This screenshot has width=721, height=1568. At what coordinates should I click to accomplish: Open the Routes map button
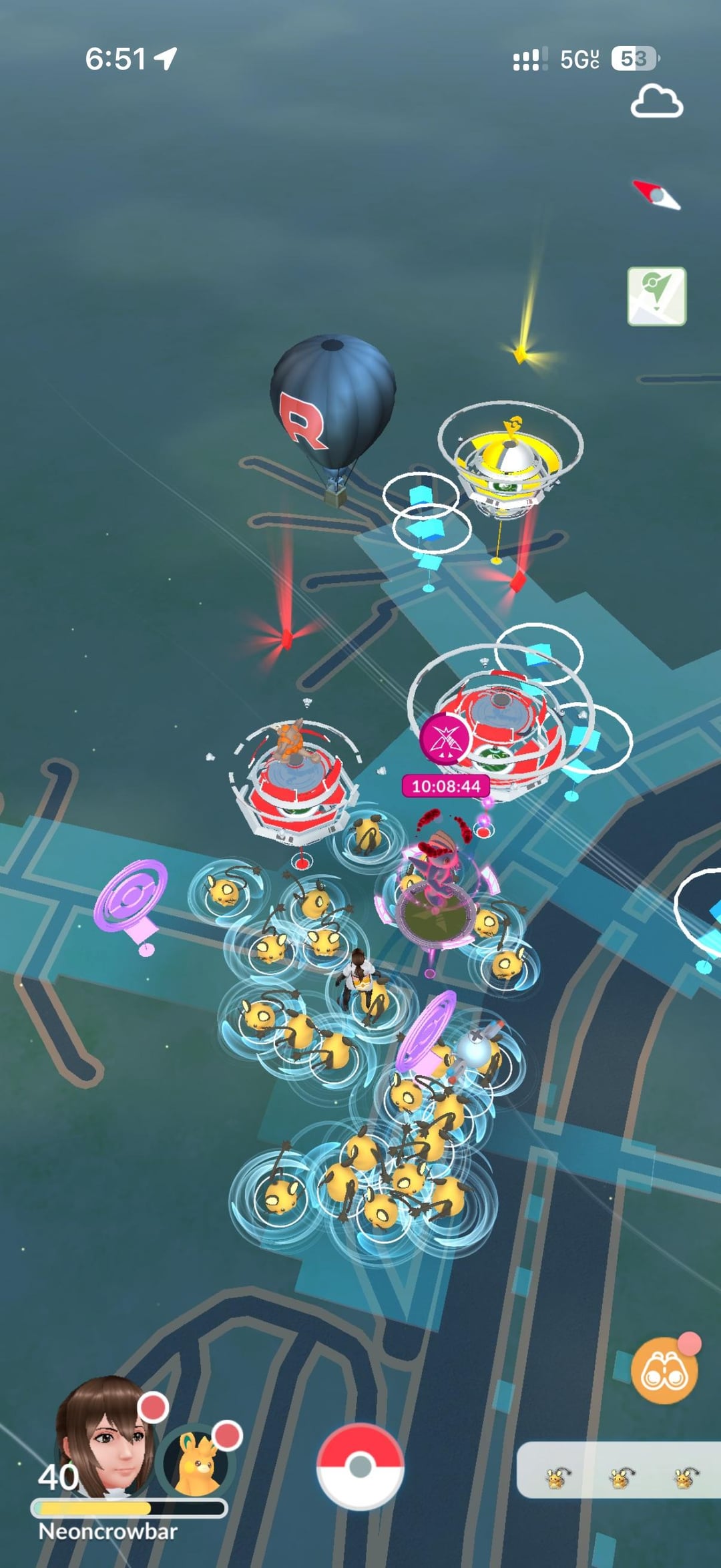[656, 296]
